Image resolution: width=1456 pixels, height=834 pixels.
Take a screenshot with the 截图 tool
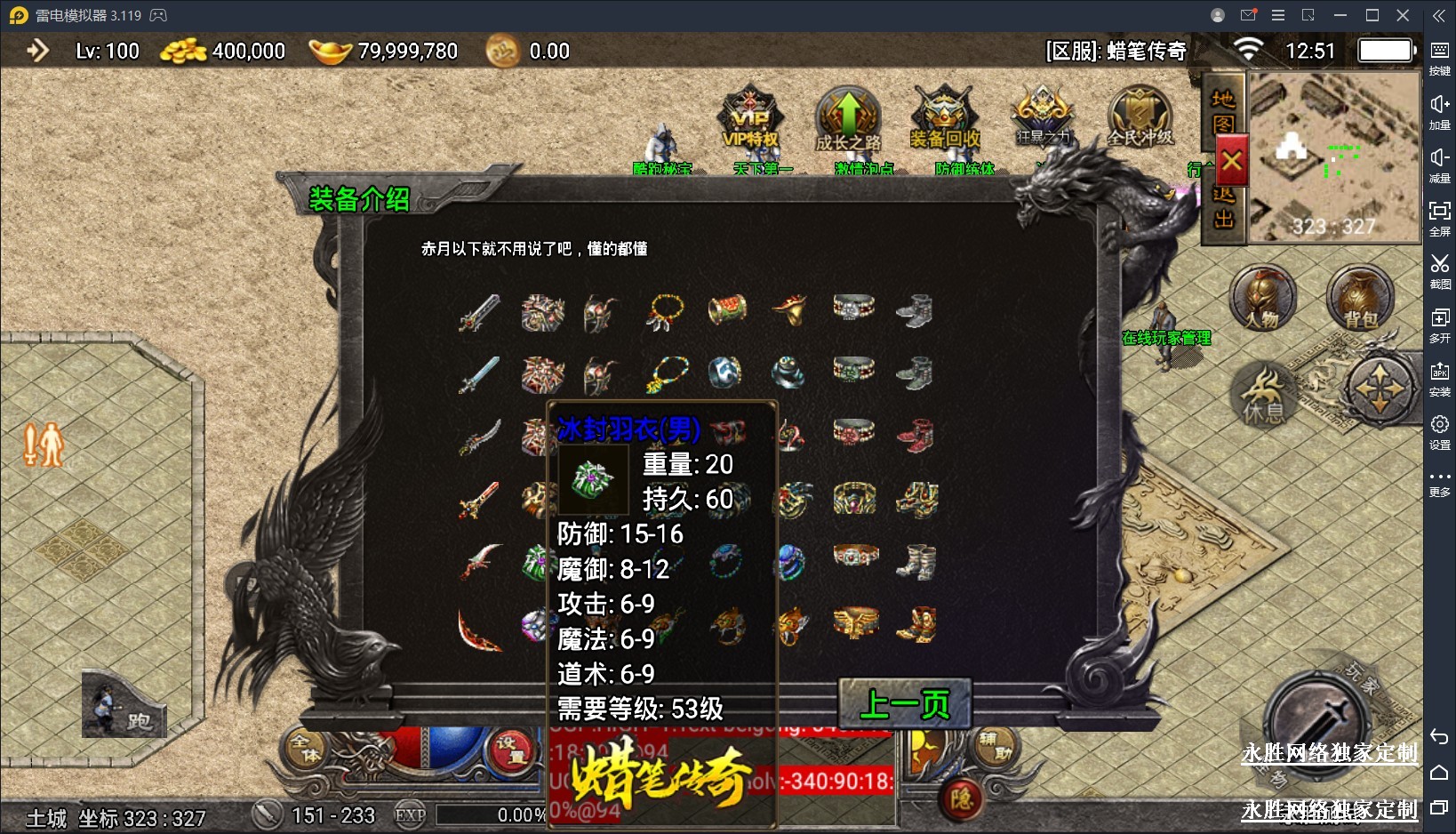coord(1439,269)
